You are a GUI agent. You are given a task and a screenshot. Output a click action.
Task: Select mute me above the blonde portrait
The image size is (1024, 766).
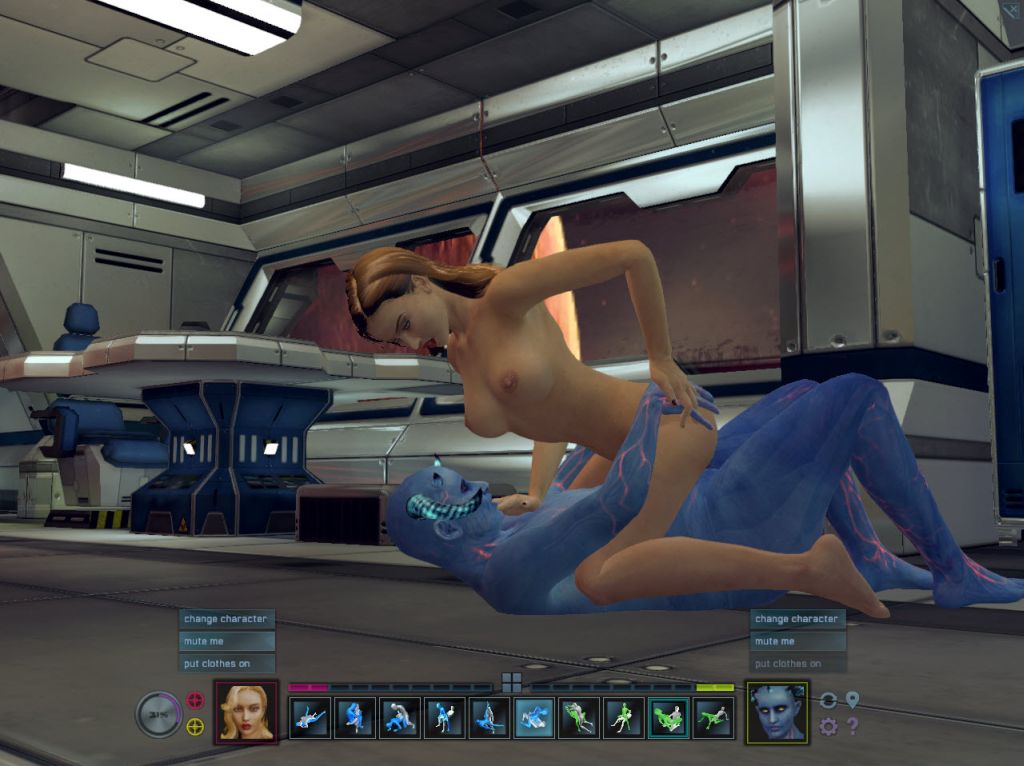(x=225, y=641)
